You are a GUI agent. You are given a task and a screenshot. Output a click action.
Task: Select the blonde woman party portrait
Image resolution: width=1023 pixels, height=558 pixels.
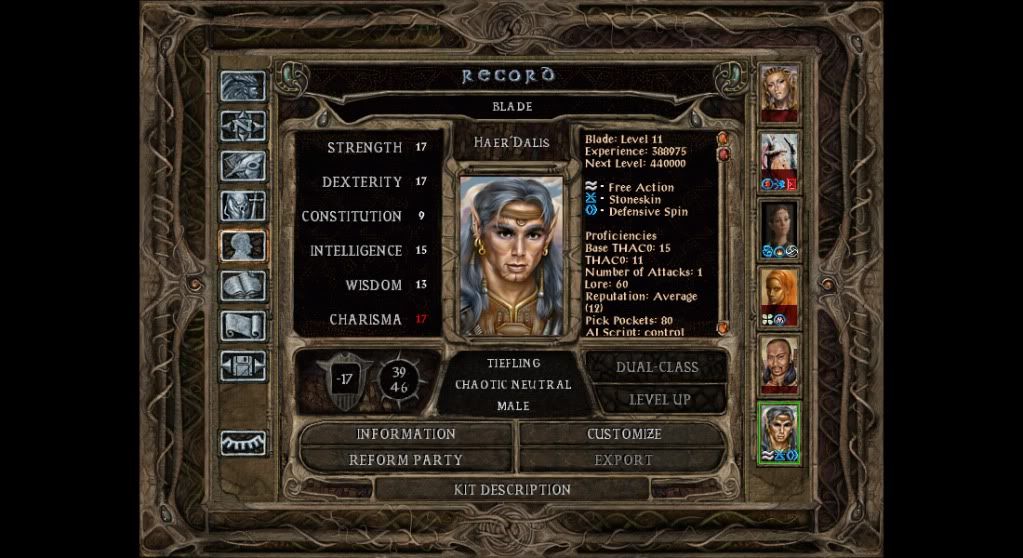[x=779, y=94]
